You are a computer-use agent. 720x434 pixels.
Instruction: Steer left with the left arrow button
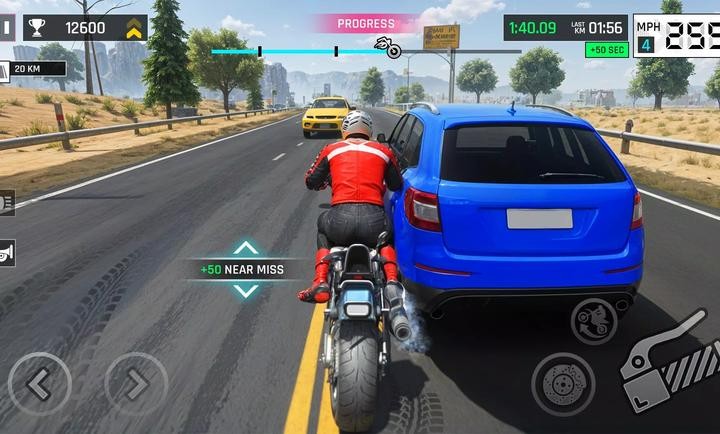coord(39,384)
